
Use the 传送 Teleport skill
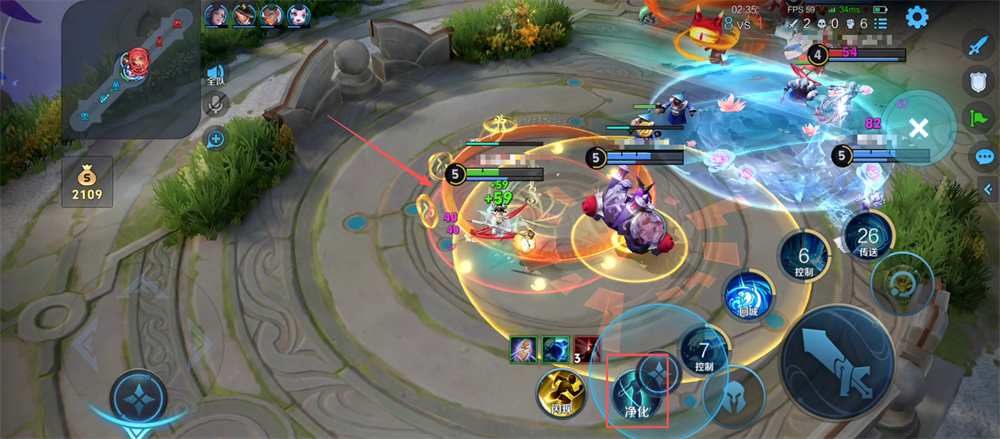pos(867,239)
